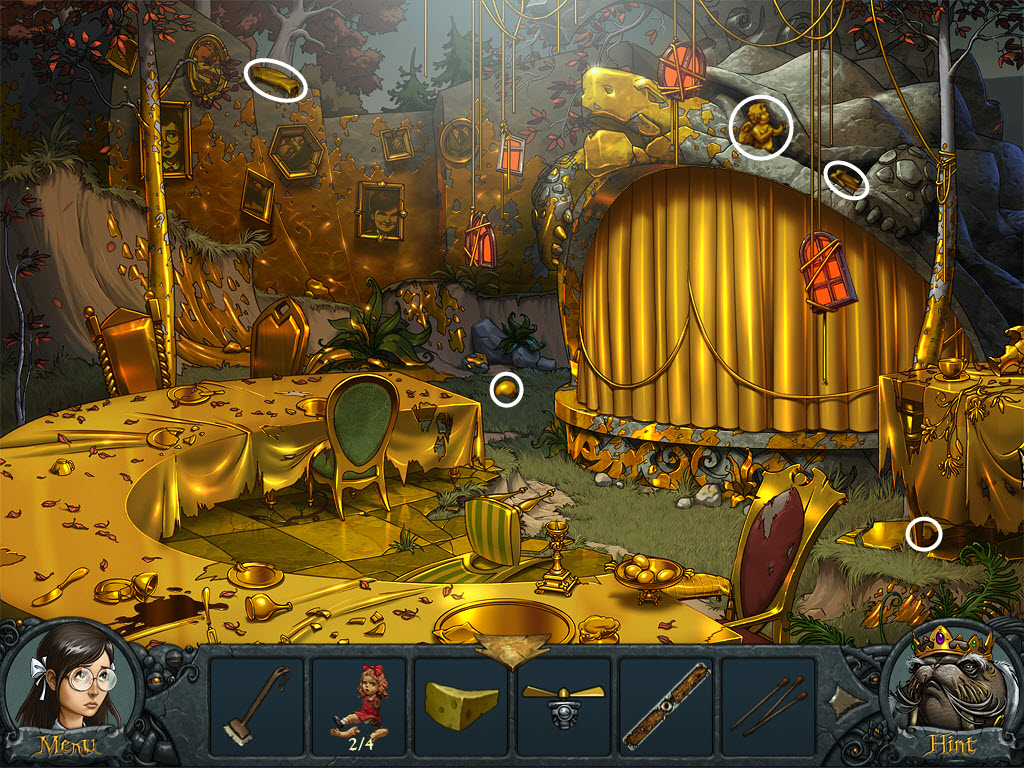Image resolution: width=1024 pixels, height=768 pixels.
Task: Select the golden propeller inventory item
Action: point(564,704)
